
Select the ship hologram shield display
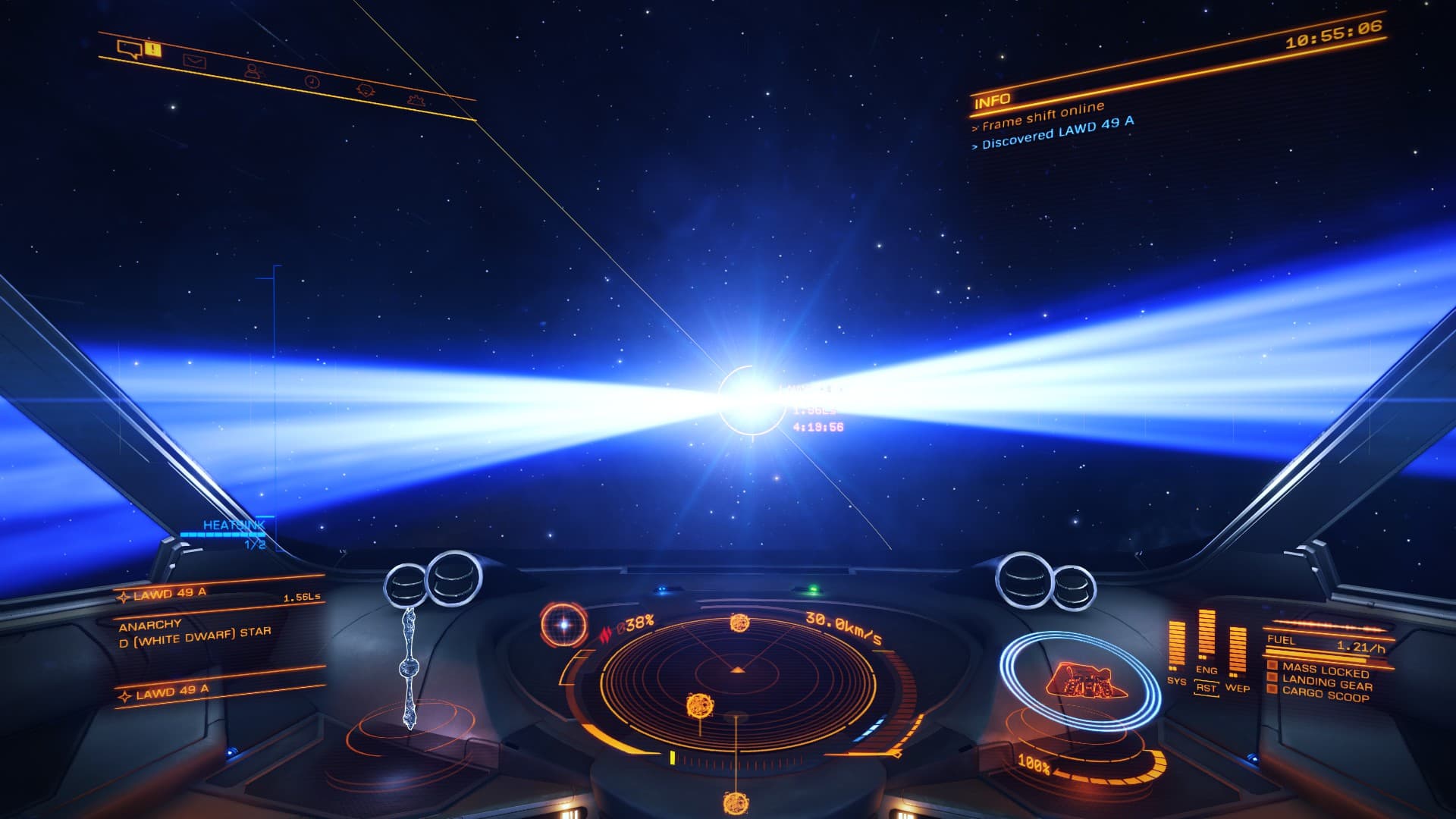click(x=1080, y=680)
